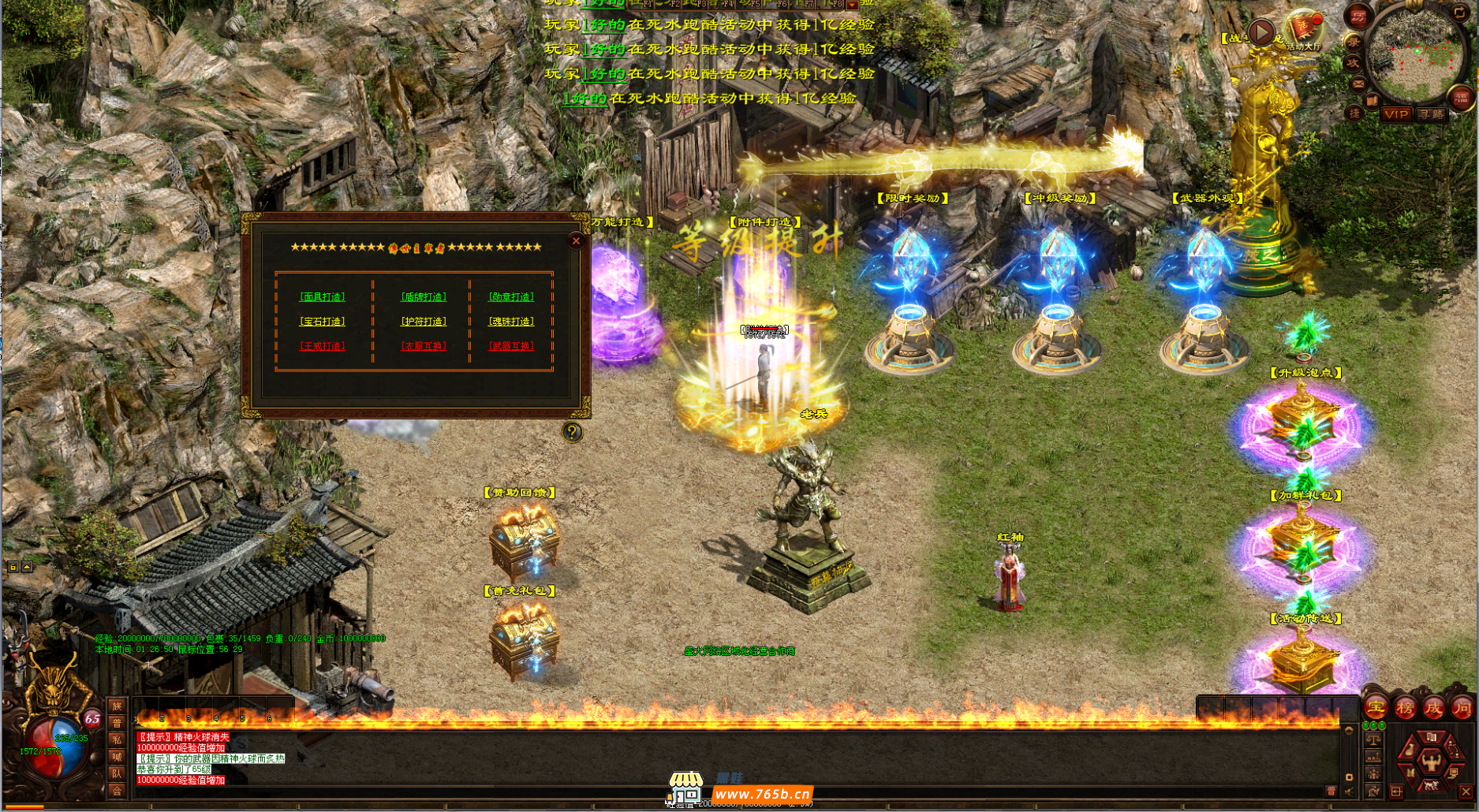The height and width of the screenshot is (812, 1479).
Task: Open the 宝 treasure orb button
Action: 1376,707
